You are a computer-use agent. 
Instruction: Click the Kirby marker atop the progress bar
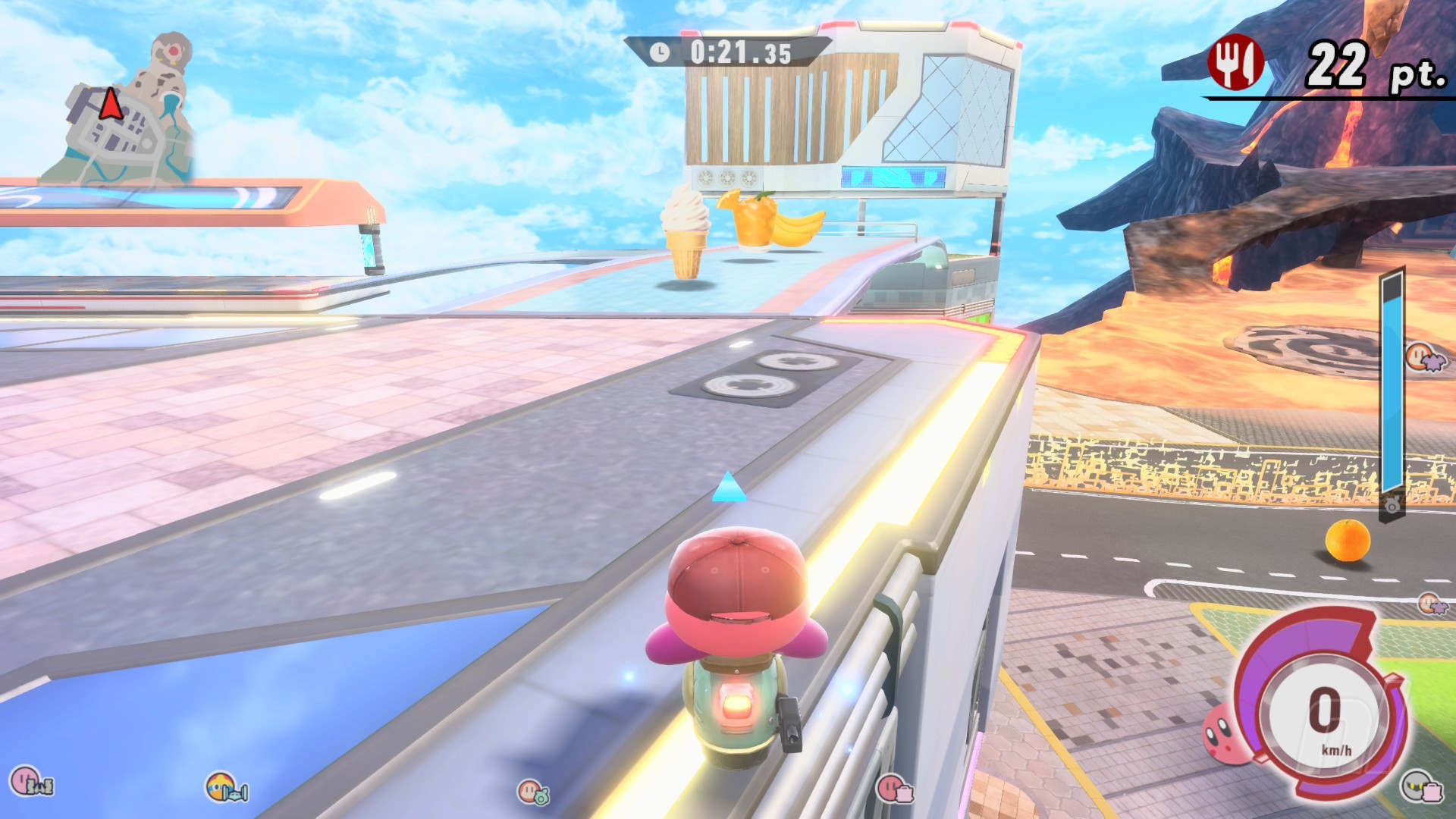1423,356
